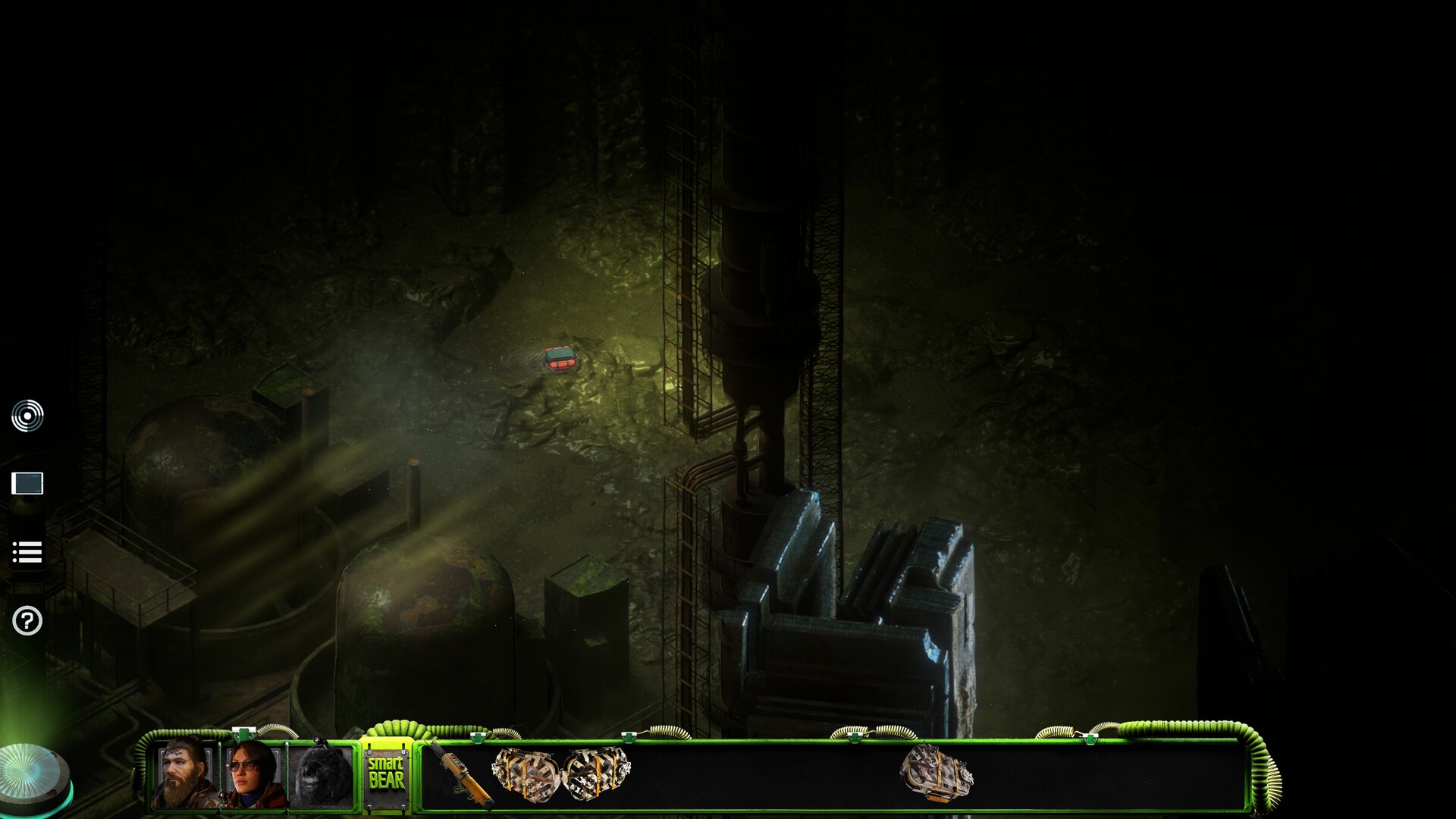Click the Smart Bear sign button

pyautogui.click(x=386, y=773)
